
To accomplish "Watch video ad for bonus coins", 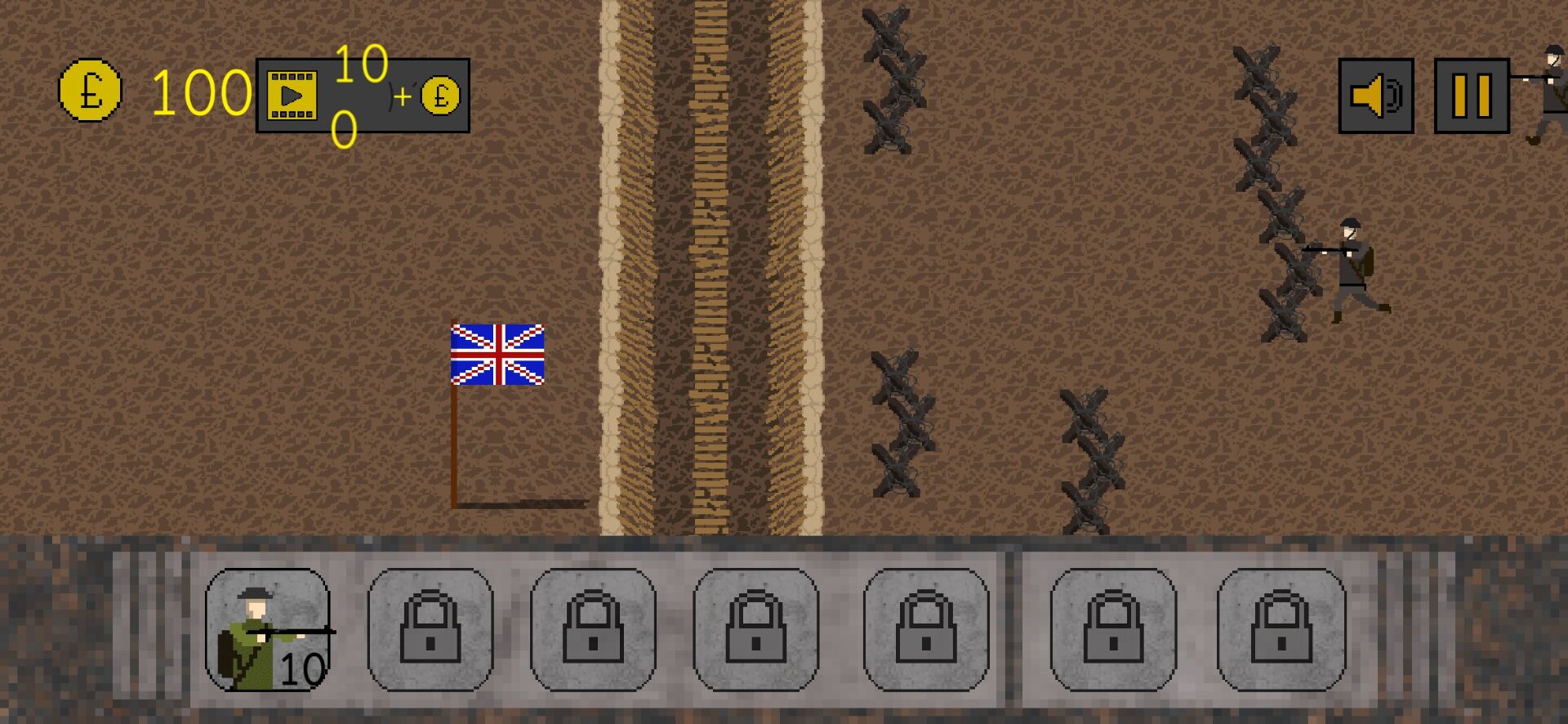I will point(362,96).
